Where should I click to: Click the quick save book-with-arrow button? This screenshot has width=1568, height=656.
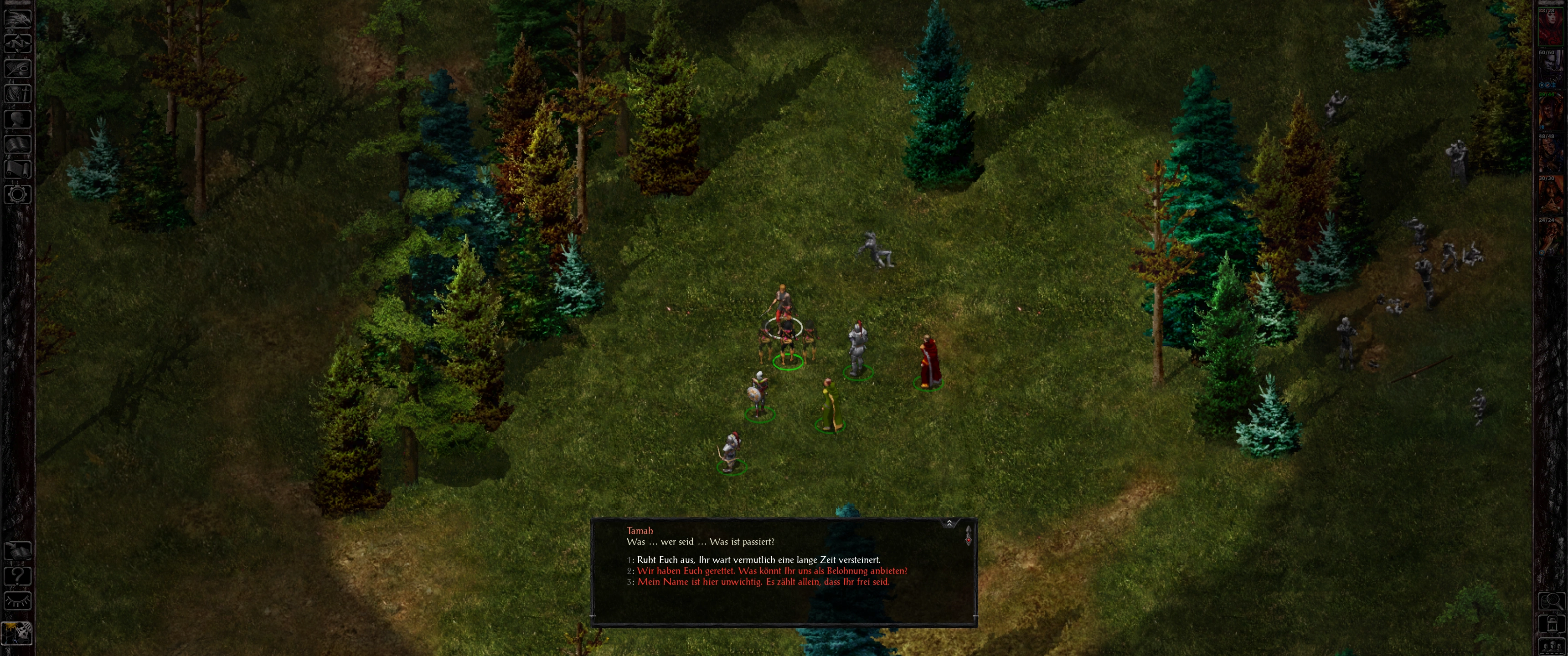pos(17,551)
